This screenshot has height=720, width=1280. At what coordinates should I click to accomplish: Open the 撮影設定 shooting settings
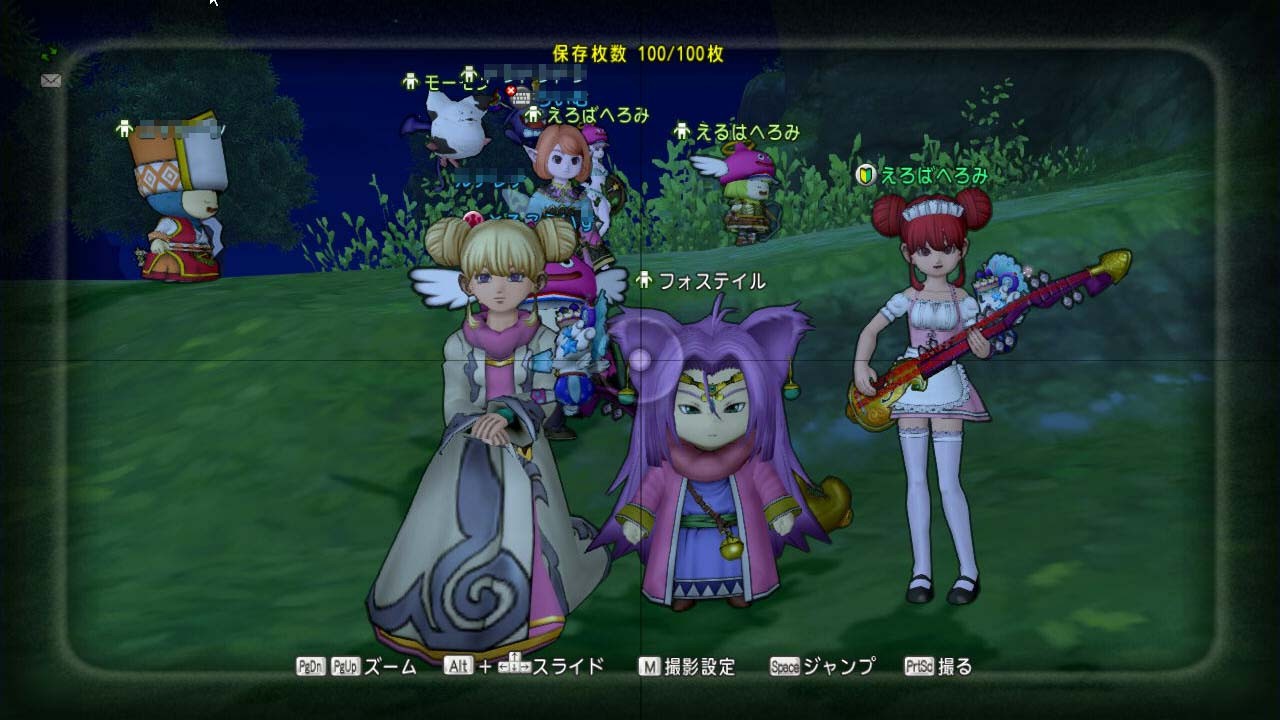point(700,666)
